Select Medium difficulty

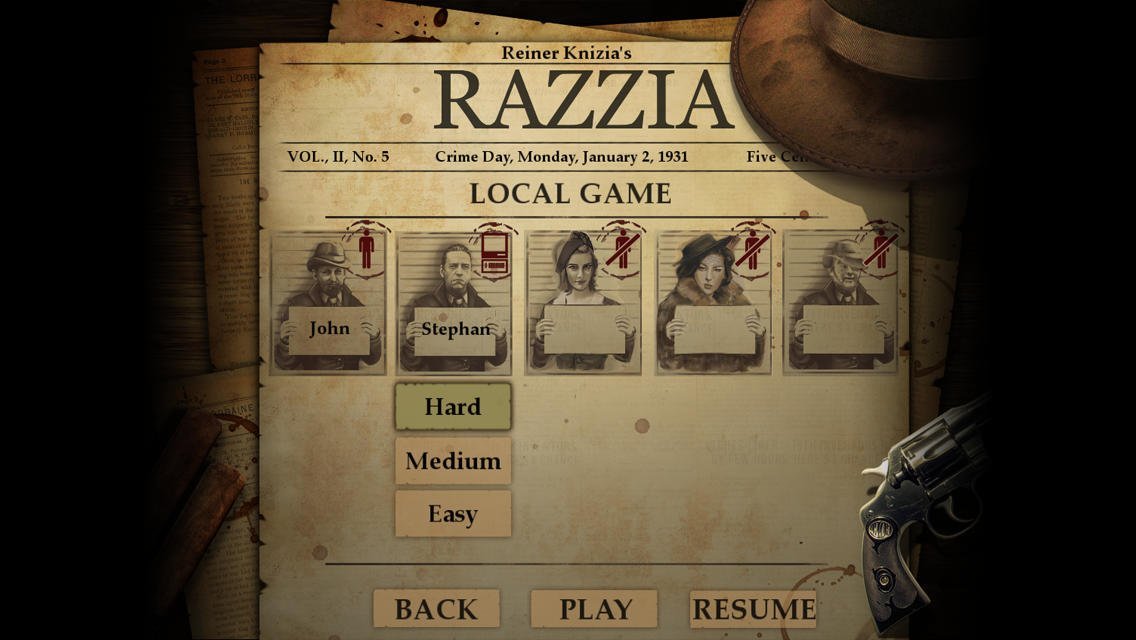coord(453,461)
